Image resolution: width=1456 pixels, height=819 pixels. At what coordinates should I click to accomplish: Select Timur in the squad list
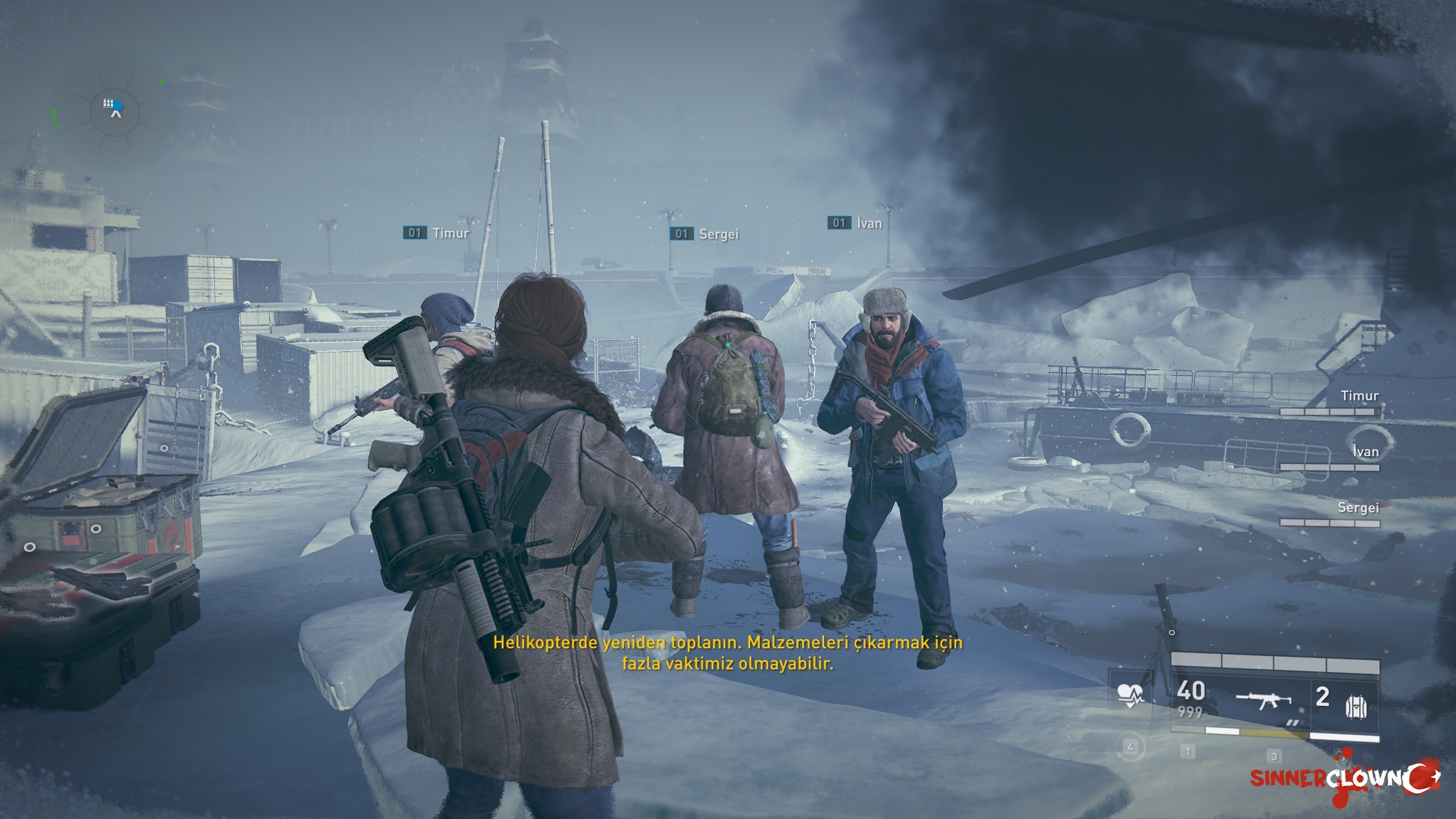[1359, 396]
